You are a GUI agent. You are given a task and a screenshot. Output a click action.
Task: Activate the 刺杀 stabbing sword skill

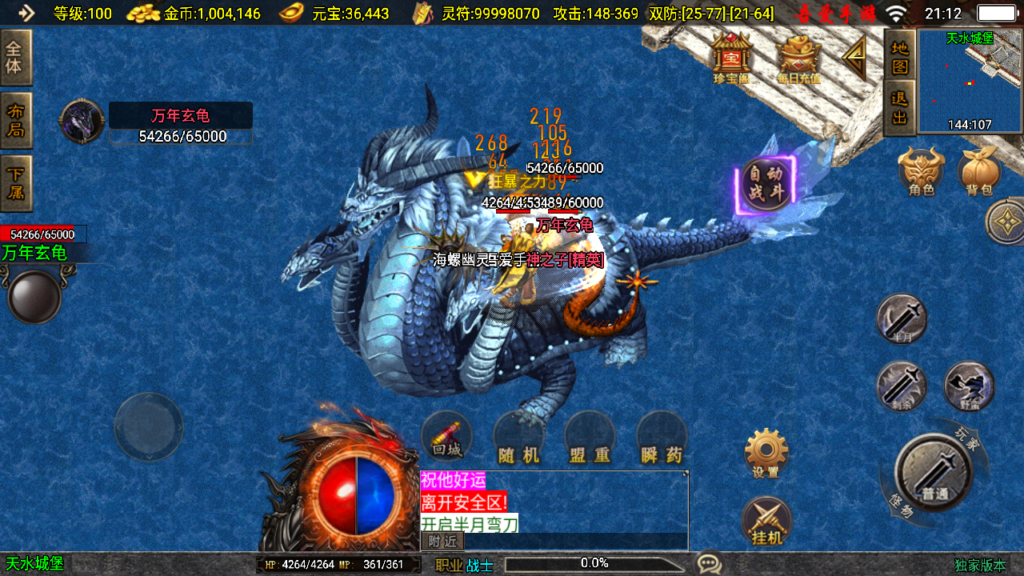902,386
